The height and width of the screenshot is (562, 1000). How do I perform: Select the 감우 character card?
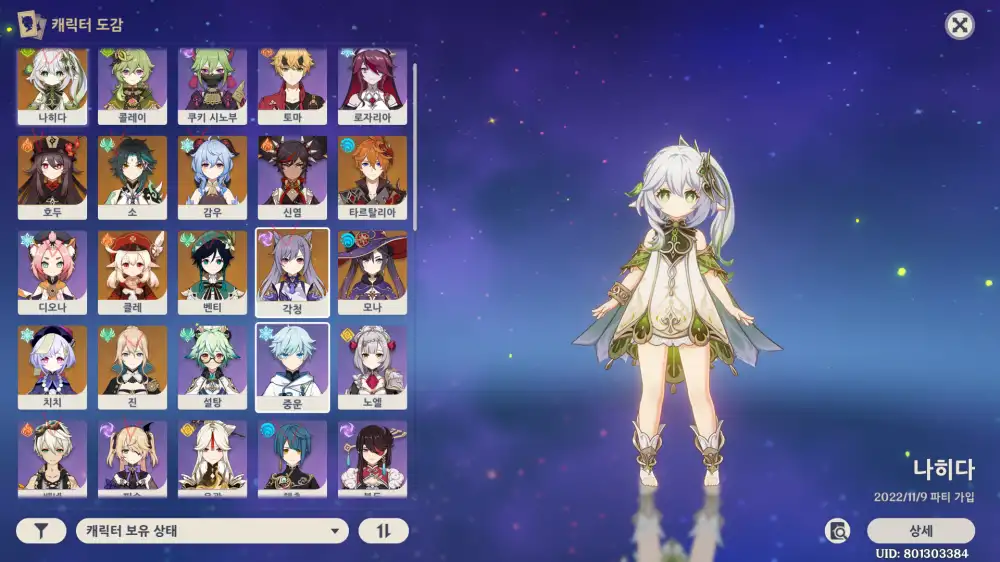[x=213, y=177]
